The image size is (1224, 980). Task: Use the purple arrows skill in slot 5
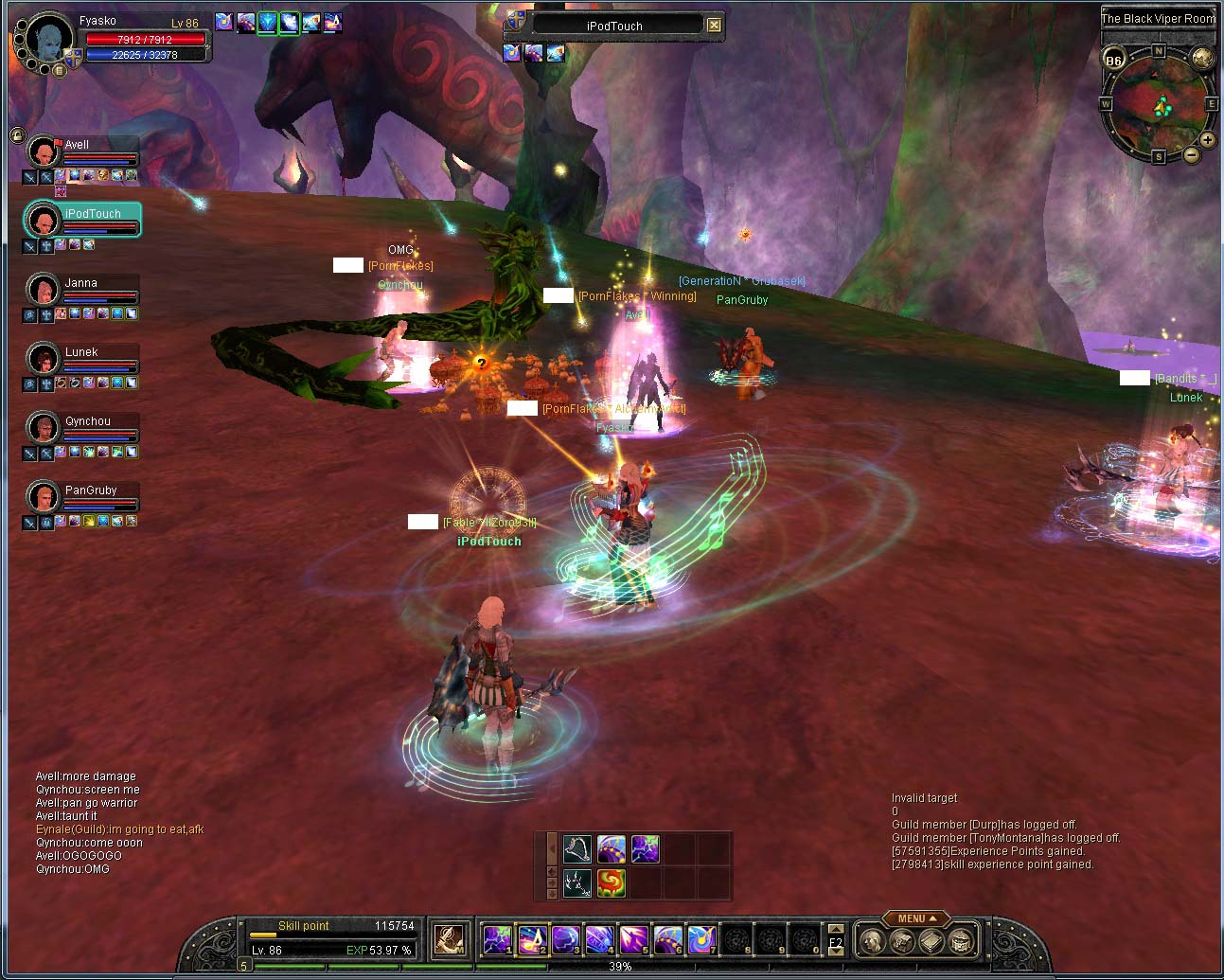tap(633, 939)
